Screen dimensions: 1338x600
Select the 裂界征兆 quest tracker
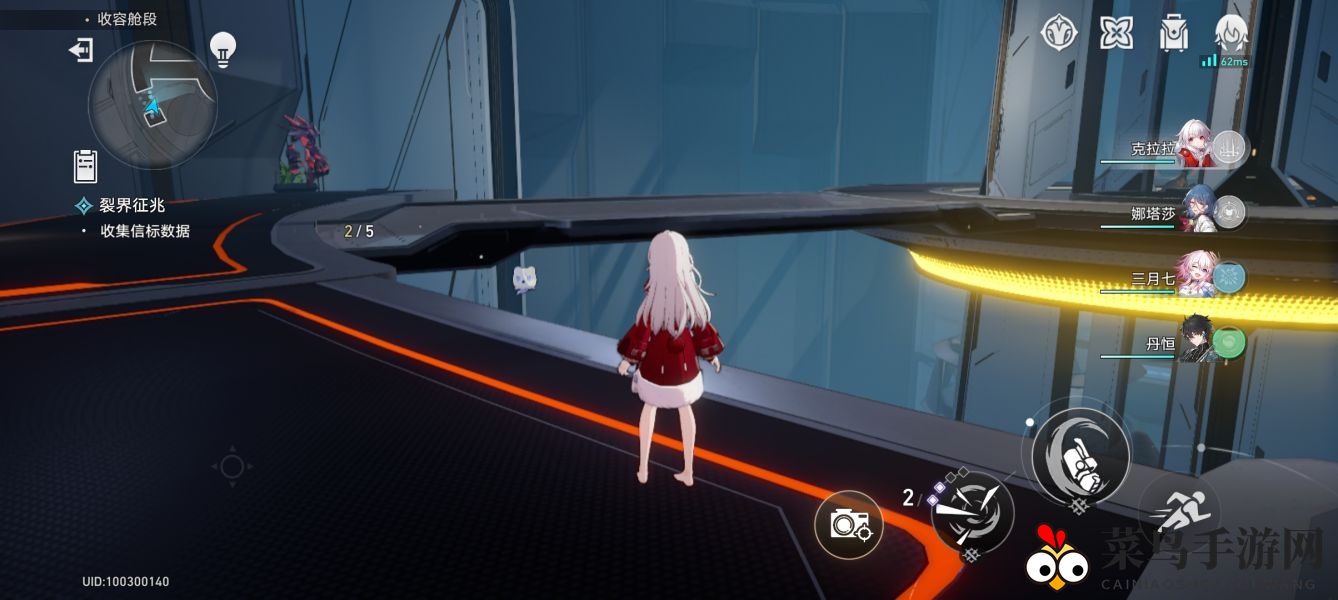coord(131,205)
